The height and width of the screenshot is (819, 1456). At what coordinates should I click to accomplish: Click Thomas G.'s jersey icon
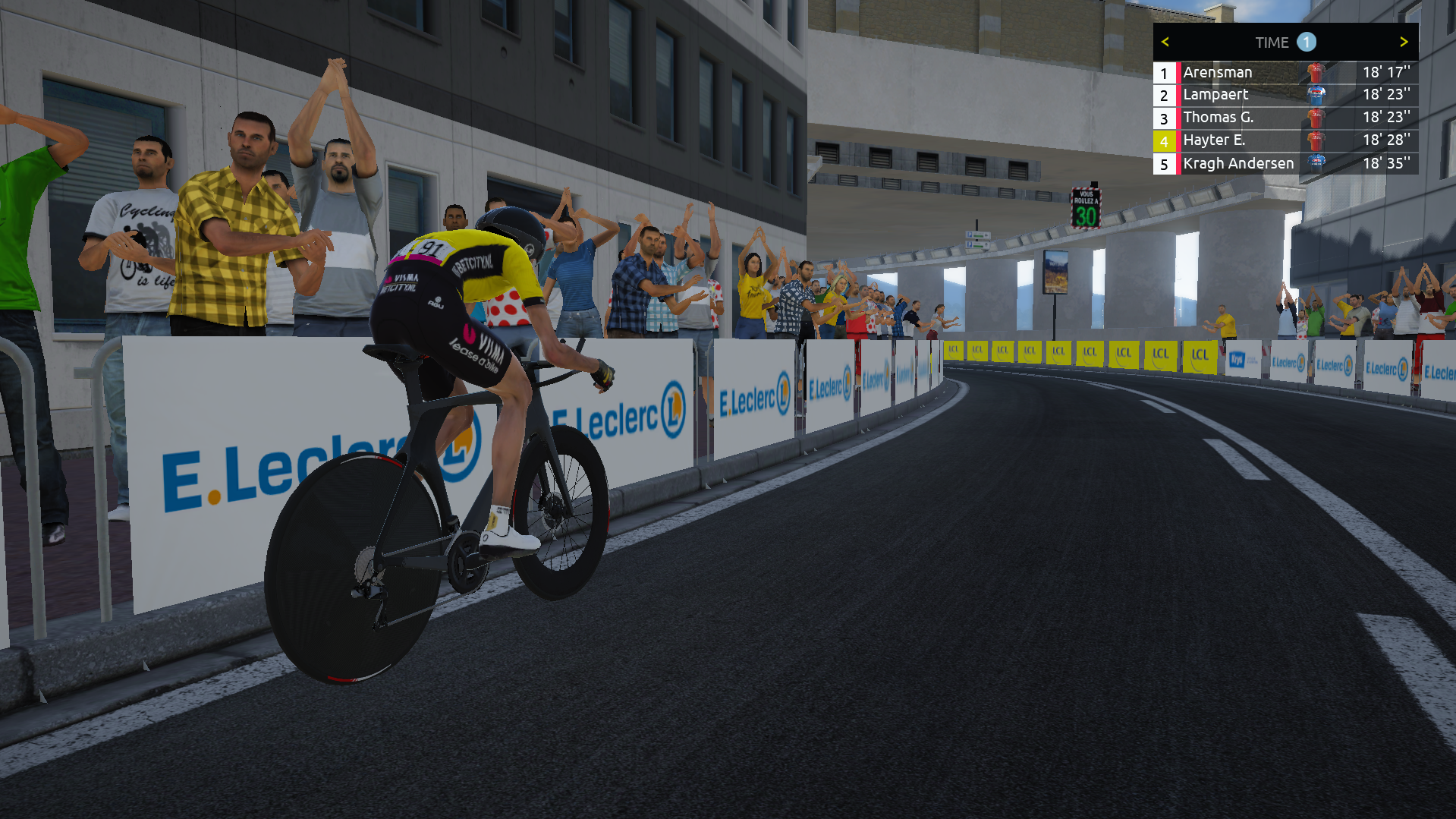pyautogui.click(x=1315, y=118)
